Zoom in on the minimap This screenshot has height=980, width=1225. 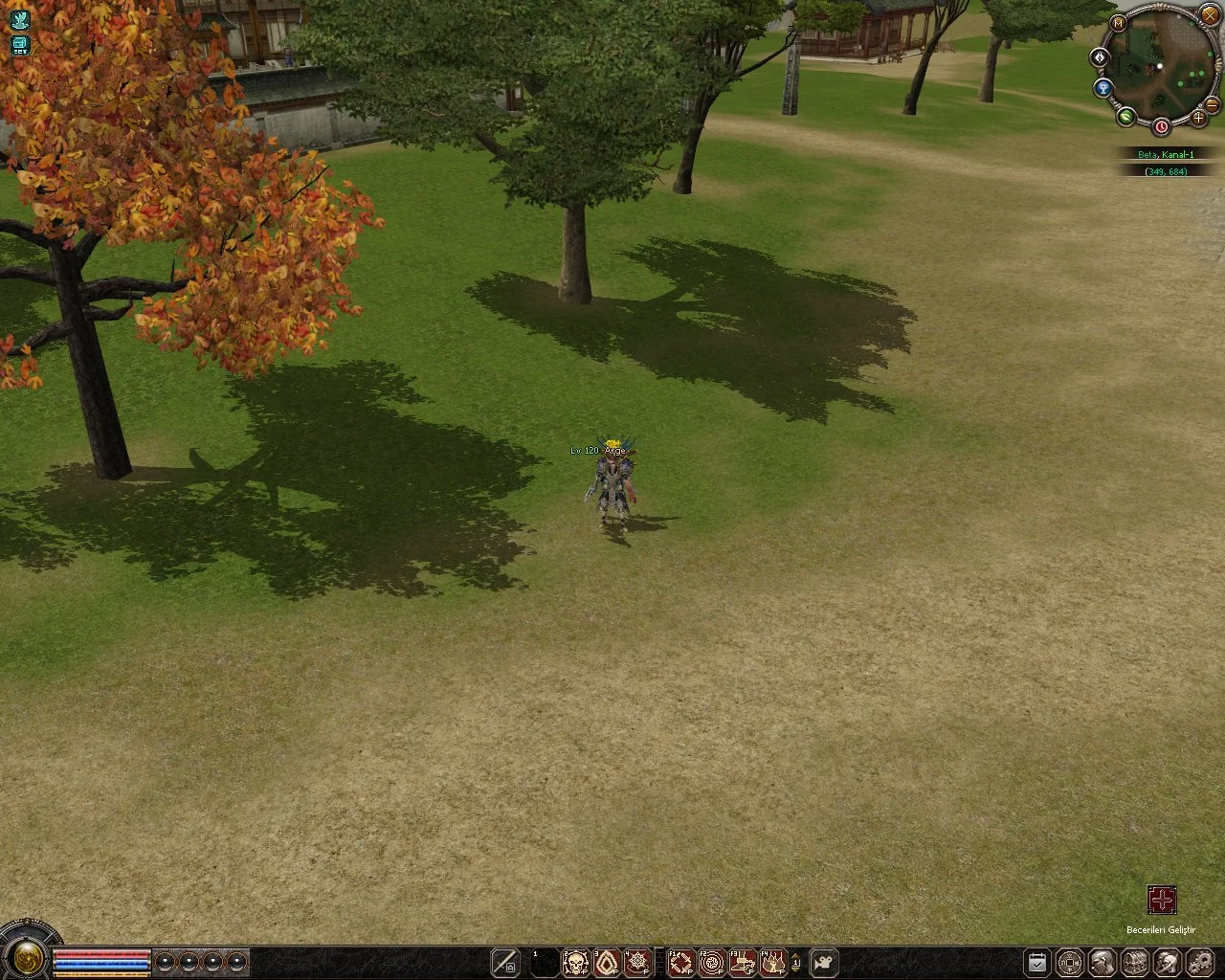[1198, 118]
